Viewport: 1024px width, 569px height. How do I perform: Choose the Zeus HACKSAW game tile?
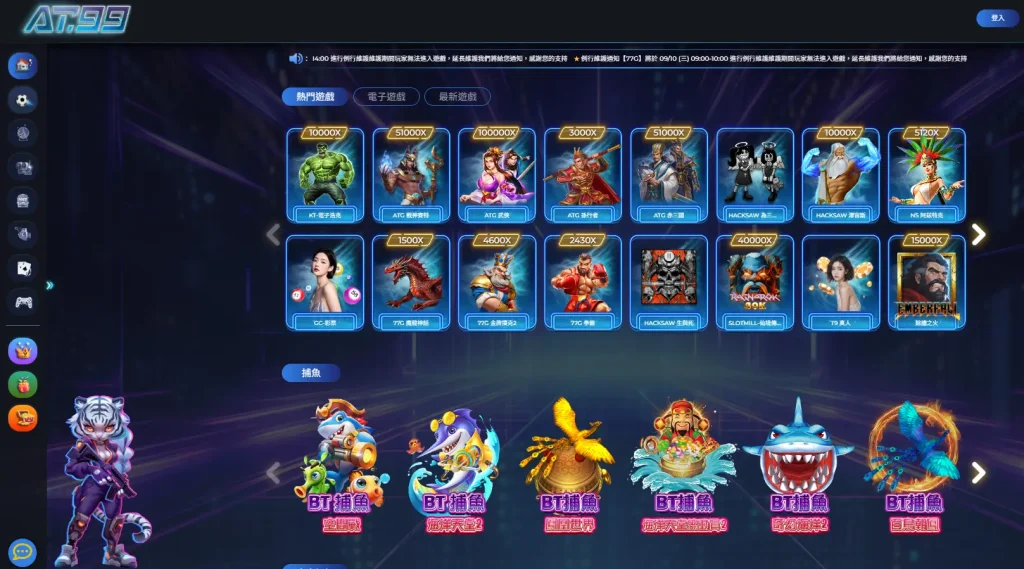click(841, 175)
